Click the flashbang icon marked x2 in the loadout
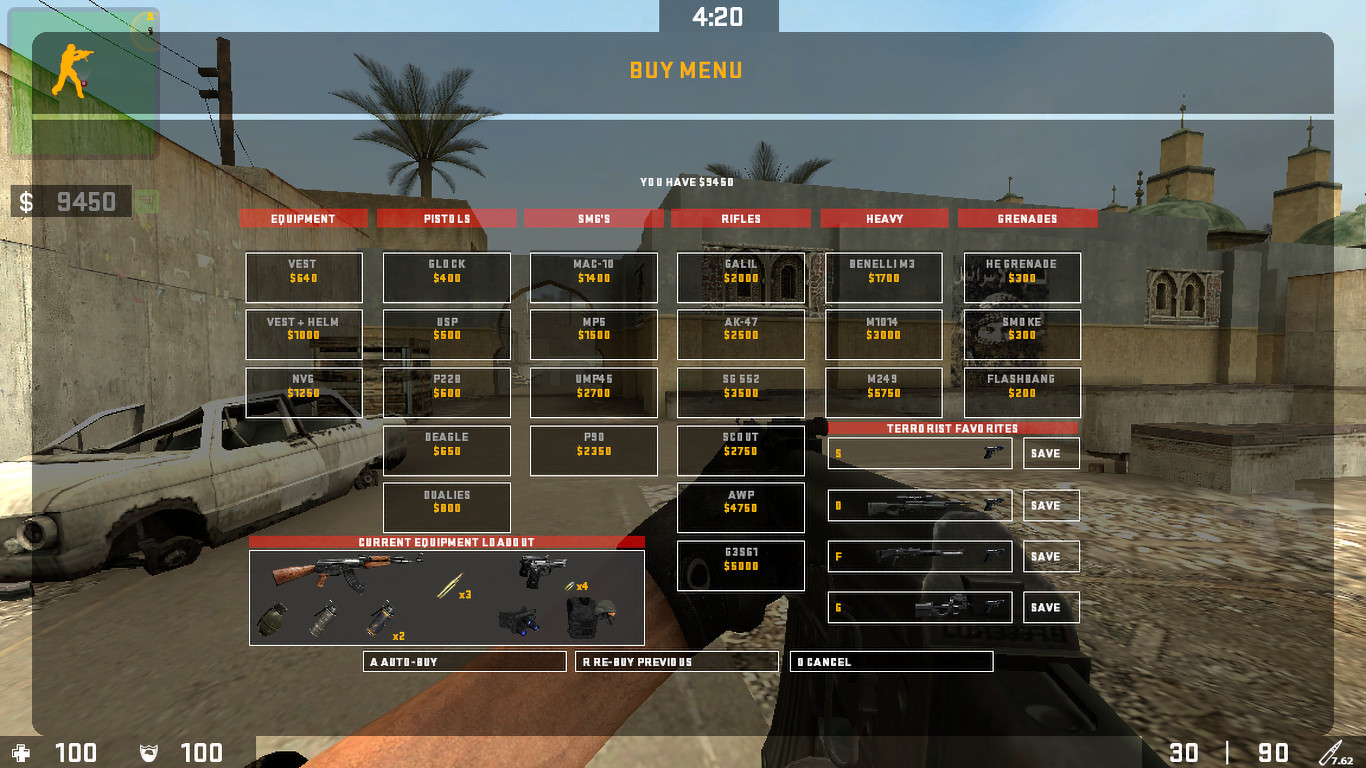The image size is (1366, 768). pyautogui.click(x=380, y=620)
